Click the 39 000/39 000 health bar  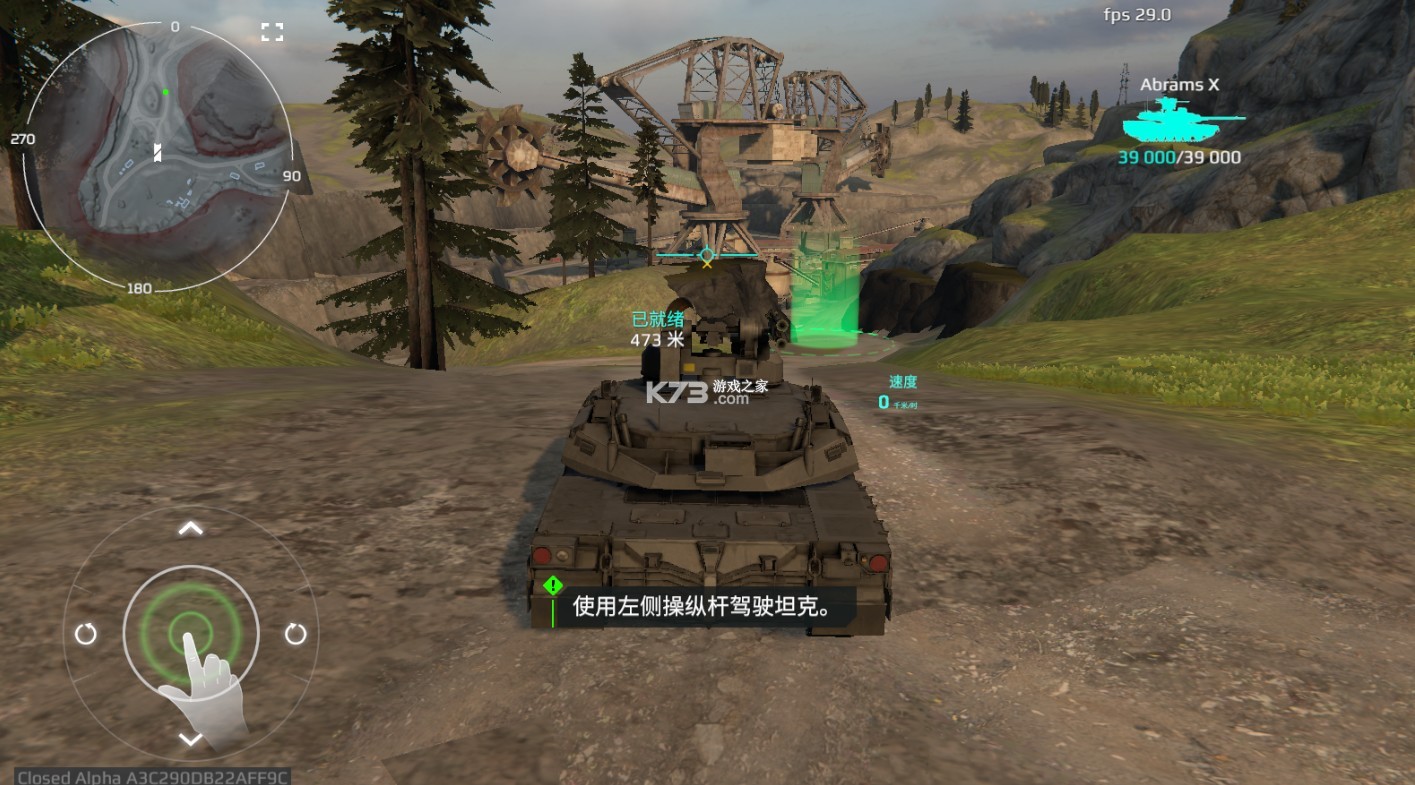[1179, 157]
